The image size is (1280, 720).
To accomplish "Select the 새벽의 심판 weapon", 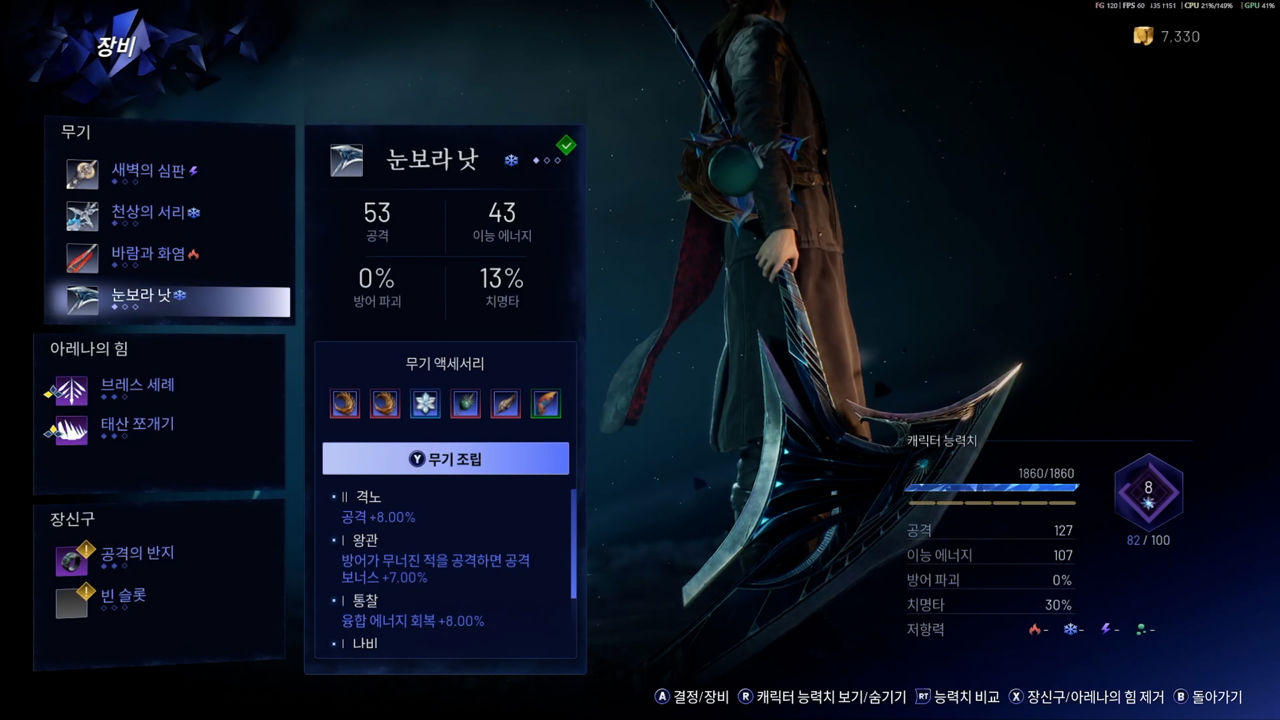I will [148, 172].
